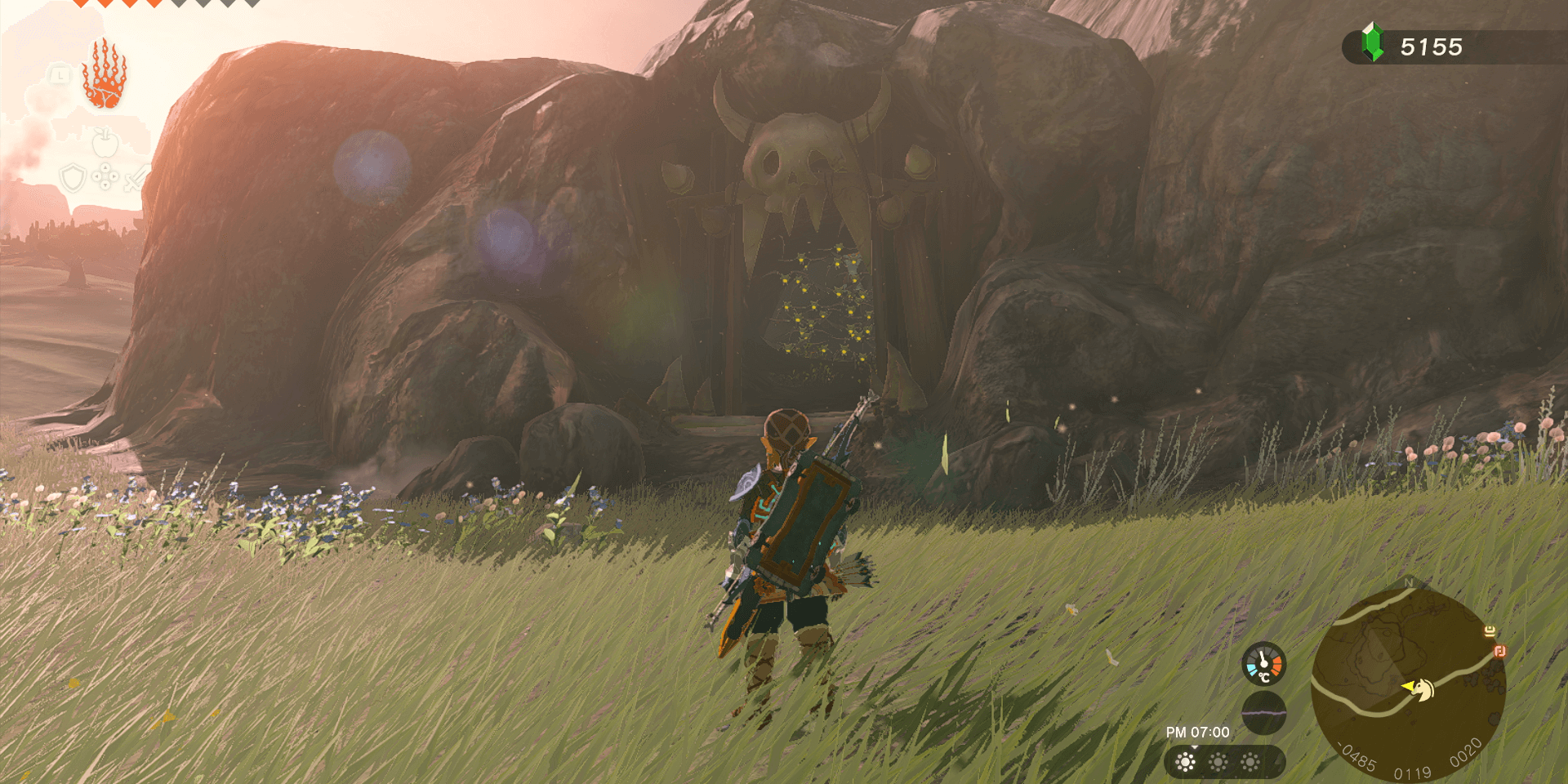Click the noise level meter circle
The width and height of the screenshot is (1568, 784).
(x=1263, y=712)
